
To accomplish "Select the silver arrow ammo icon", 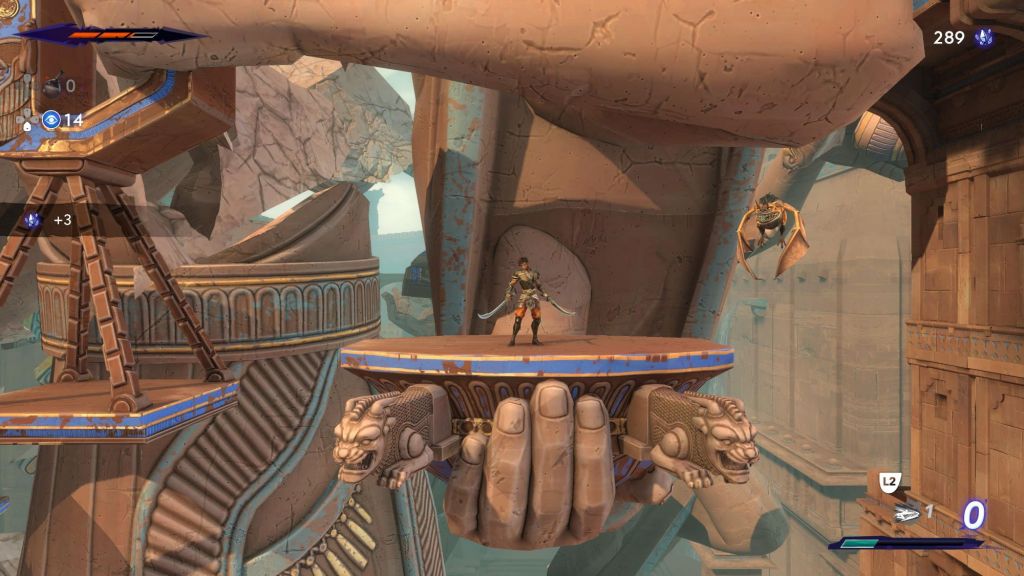I will pos(907,514).
